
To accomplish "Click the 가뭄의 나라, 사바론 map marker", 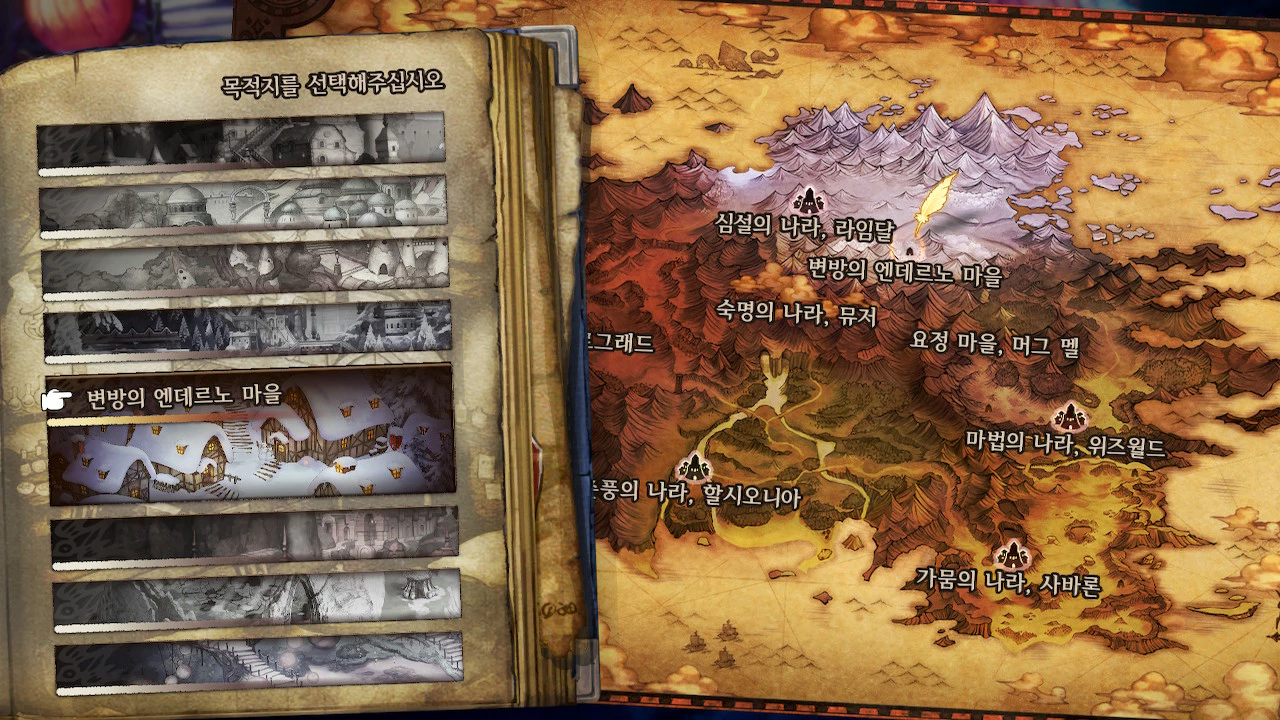I will tap(1011, 553).
